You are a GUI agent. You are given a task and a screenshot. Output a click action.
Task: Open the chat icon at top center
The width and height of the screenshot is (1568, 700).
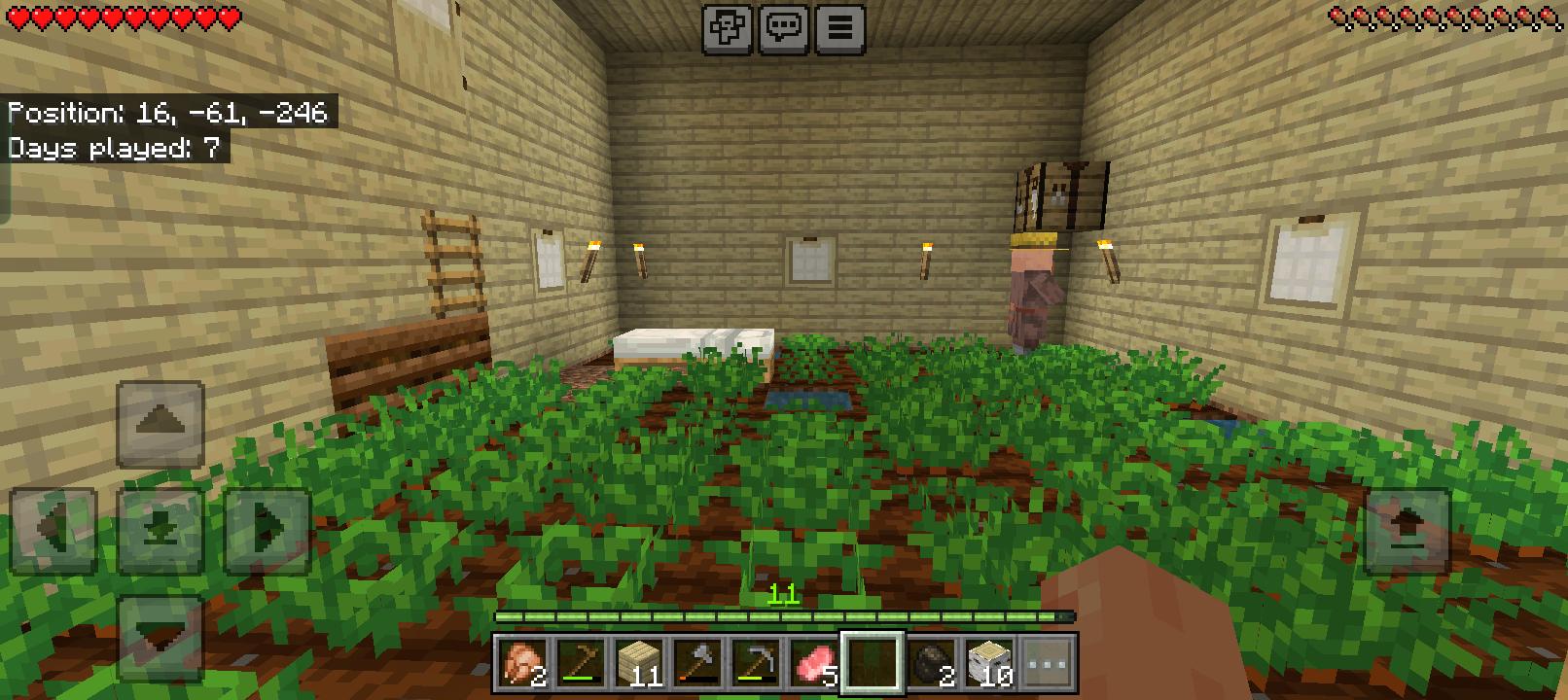[x=784, y=26]
